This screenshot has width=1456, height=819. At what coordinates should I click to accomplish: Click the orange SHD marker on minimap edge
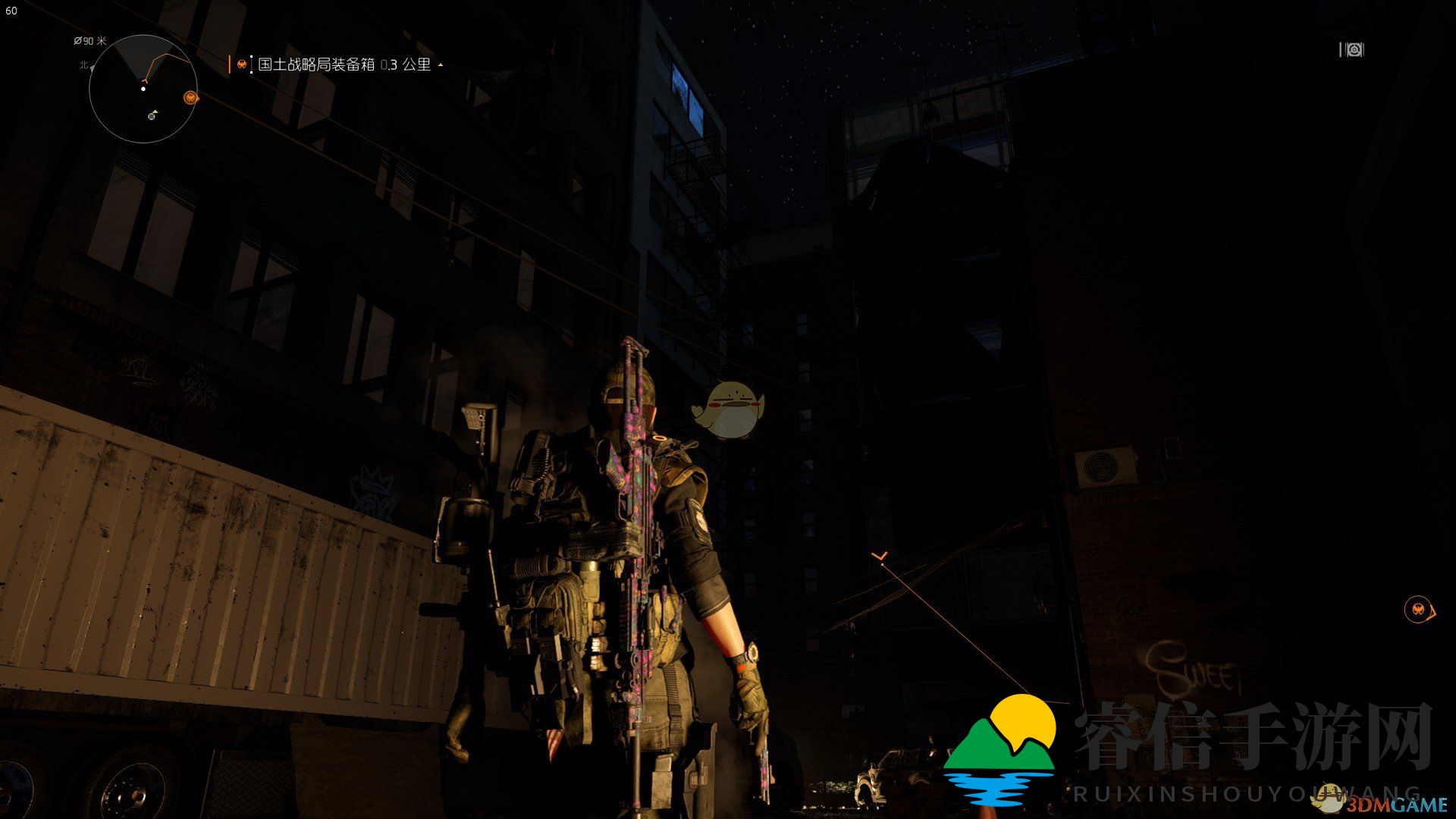[x=190, y=97]
